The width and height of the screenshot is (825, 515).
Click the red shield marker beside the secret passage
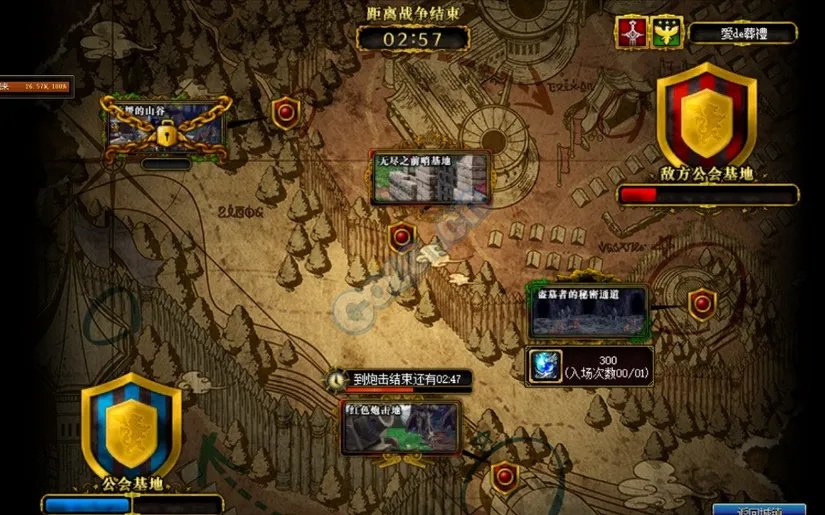702,302
